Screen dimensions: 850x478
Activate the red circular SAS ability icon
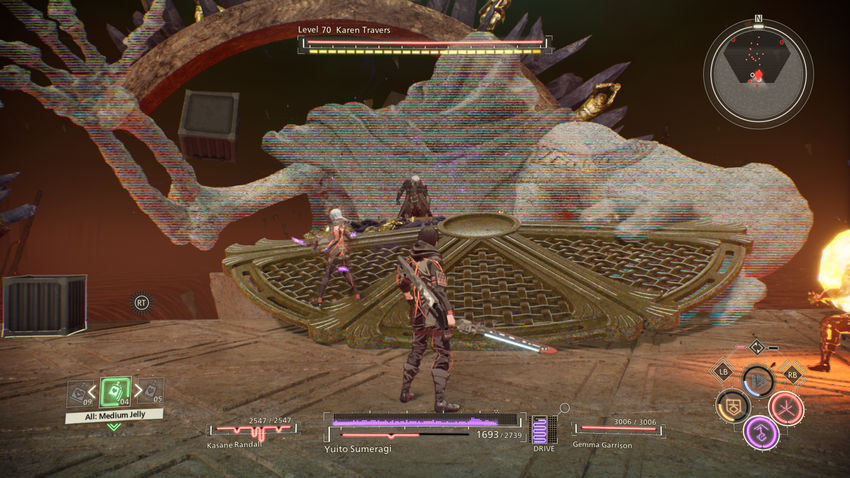(787, 407)
